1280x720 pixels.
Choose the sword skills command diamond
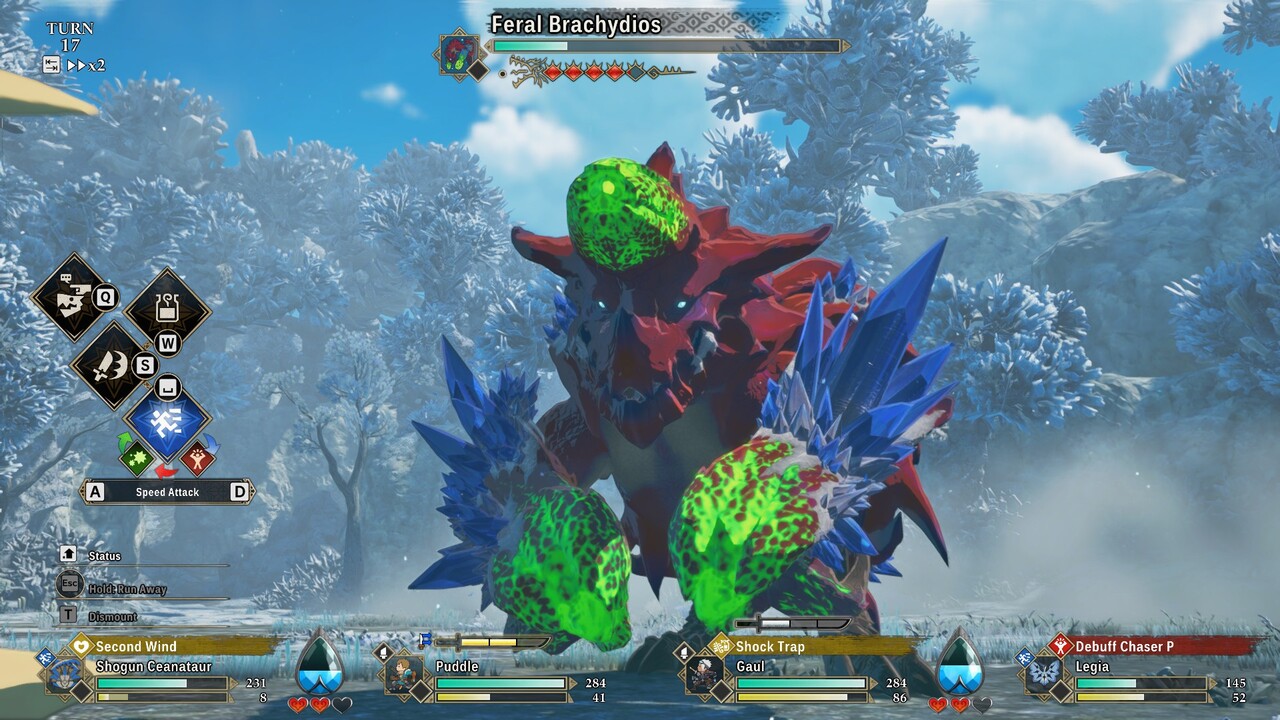112,365
